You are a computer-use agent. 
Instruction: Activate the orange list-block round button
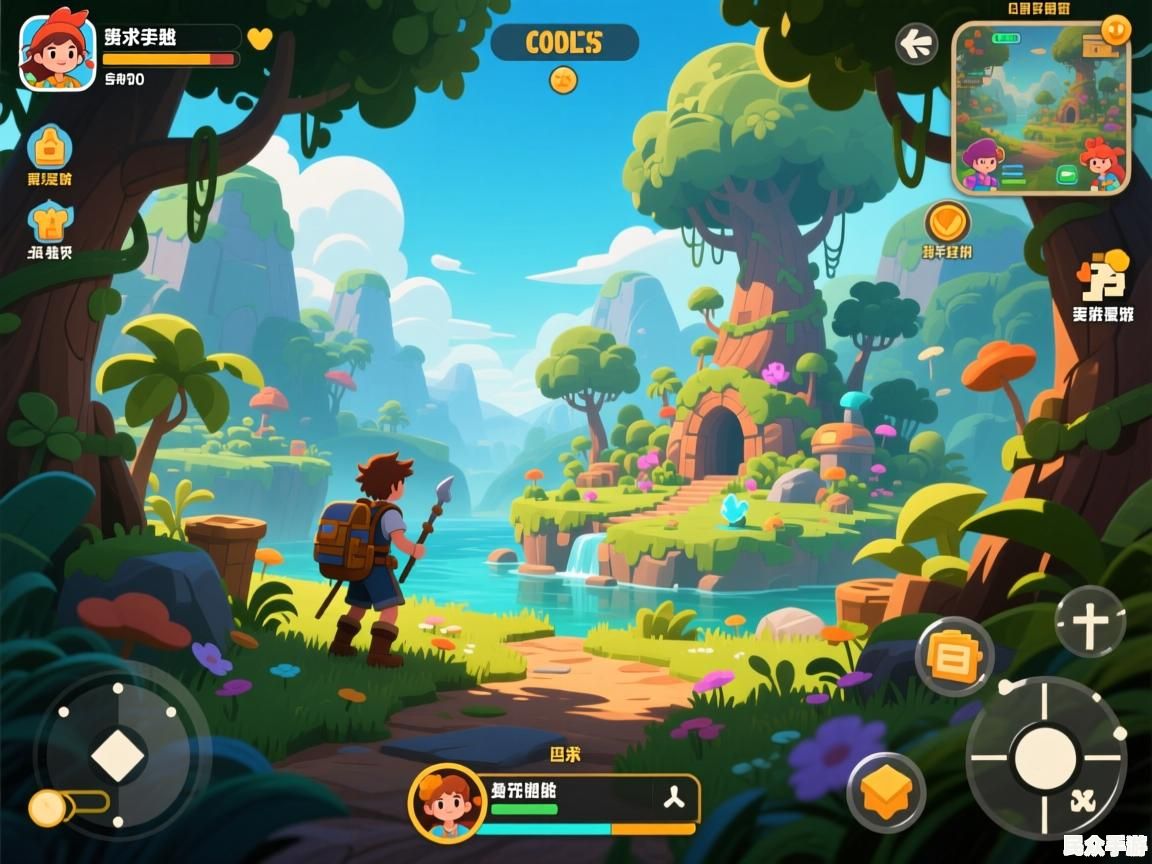(x=954, y=656)
